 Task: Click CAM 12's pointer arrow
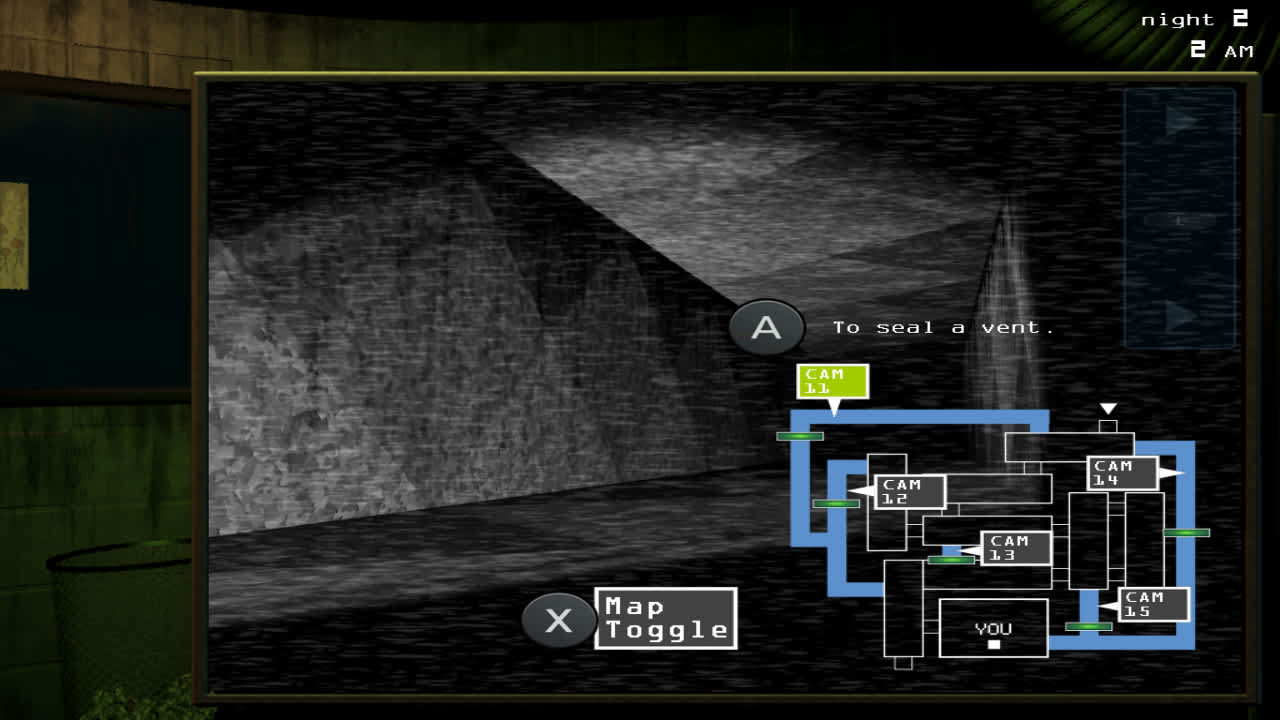pyautogui.click(x=862, y=490)
